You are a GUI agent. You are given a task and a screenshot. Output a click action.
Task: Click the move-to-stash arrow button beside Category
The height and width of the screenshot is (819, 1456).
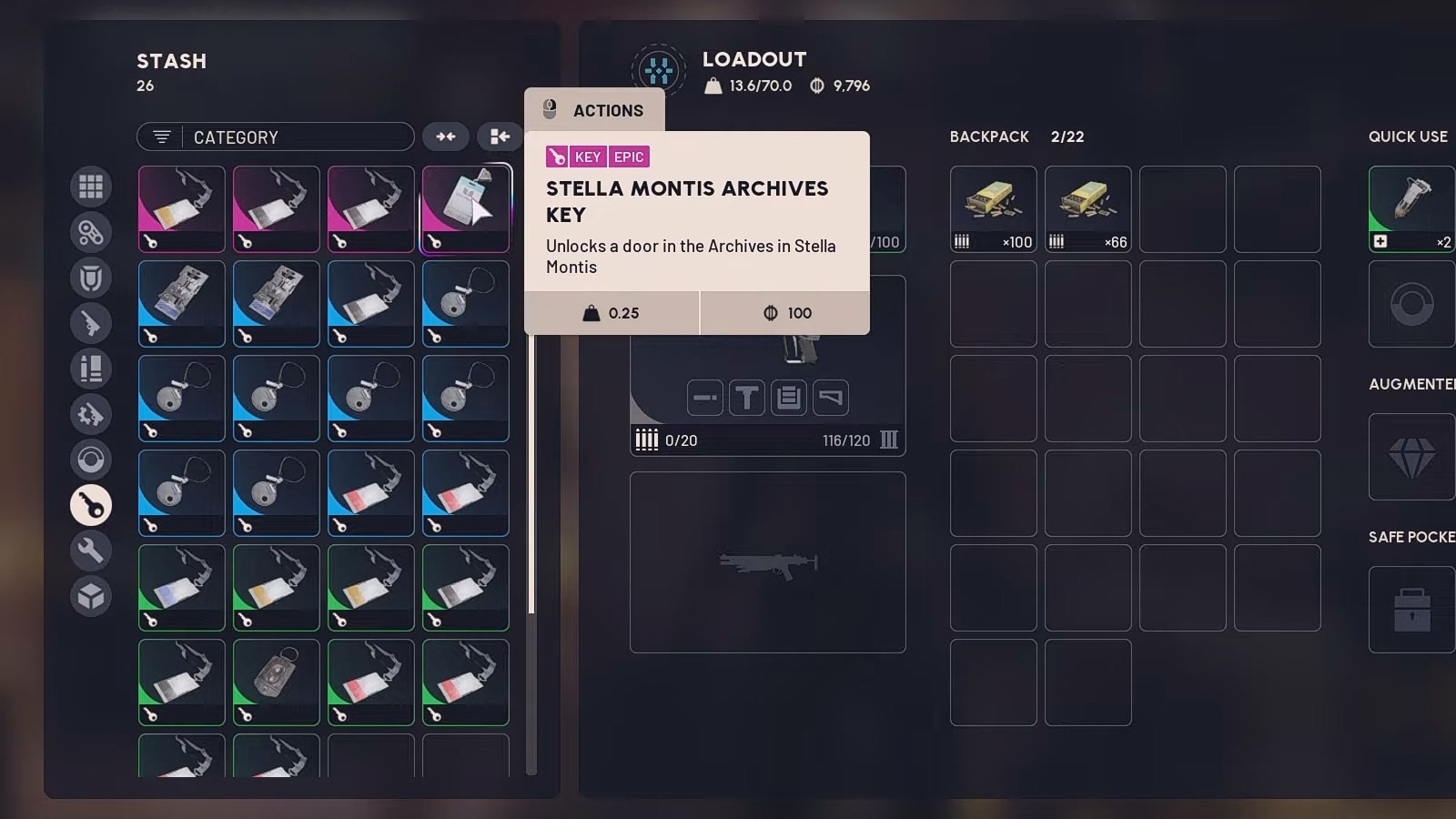coord(500,136)
